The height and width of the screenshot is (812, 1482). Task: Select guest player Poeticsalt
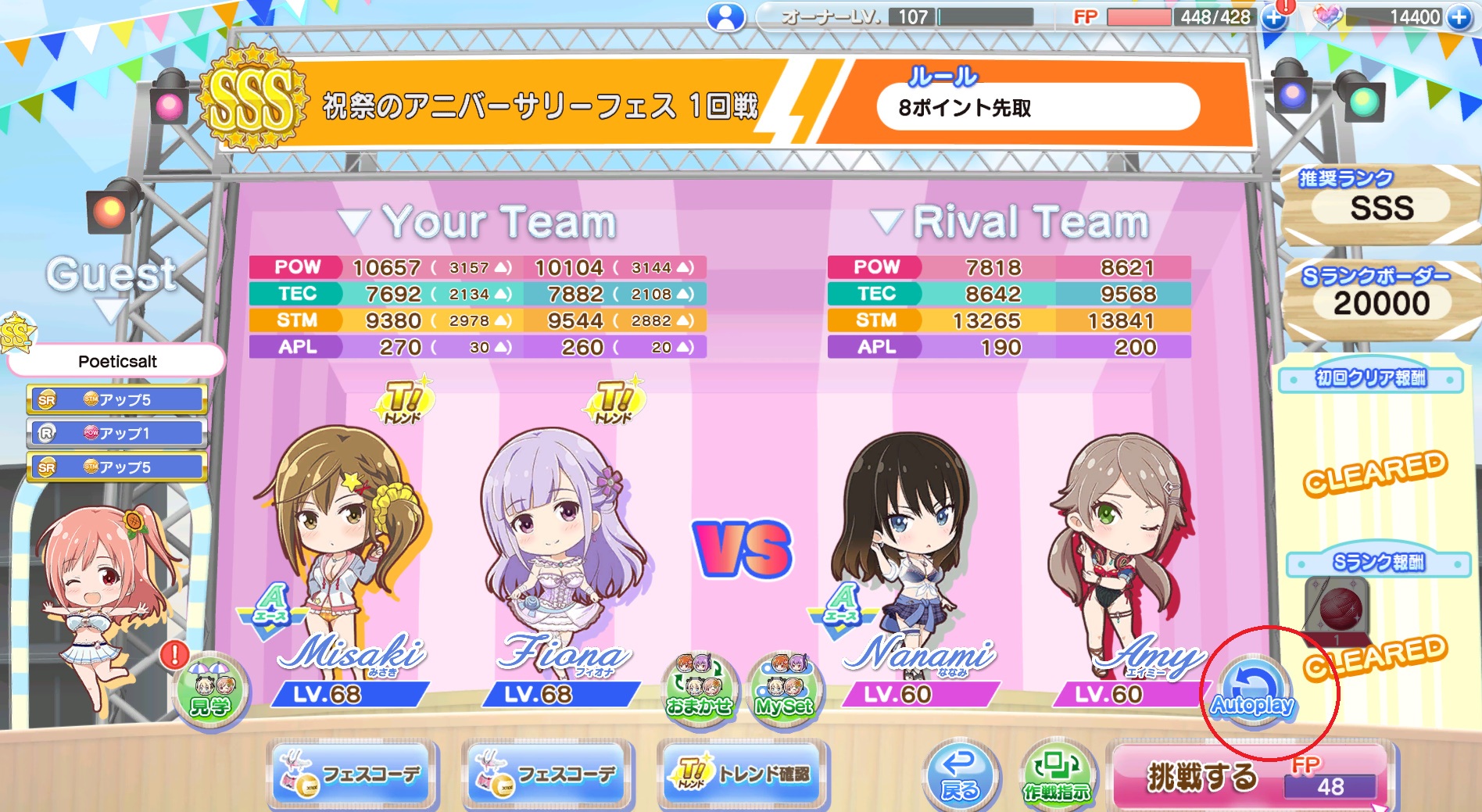(117, 361)
